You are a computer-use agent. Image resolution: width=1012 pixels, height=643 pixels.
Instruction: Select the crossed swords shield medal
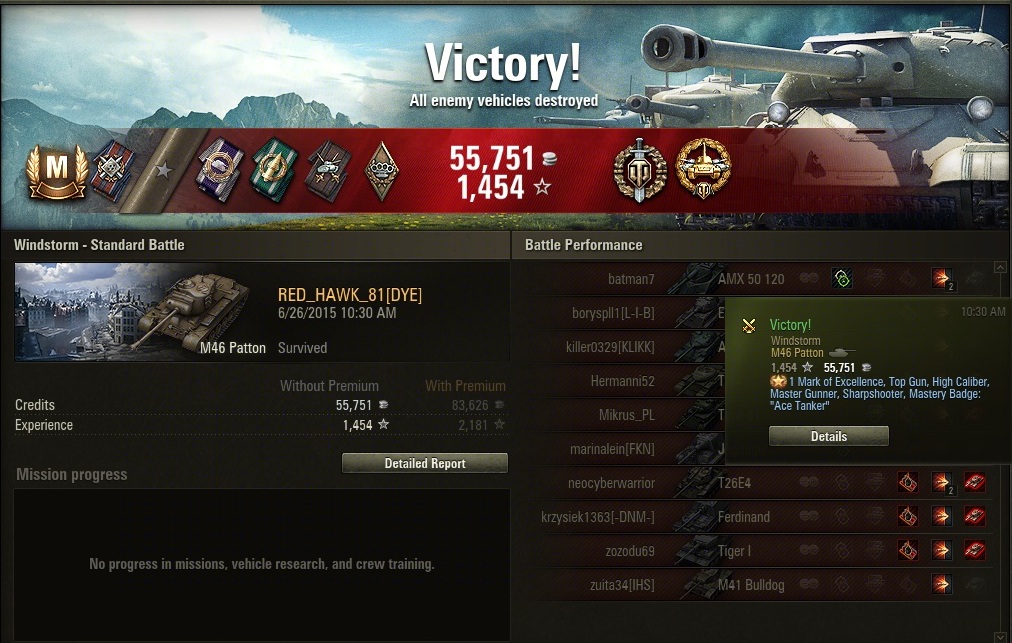click(x=639, y=167)
